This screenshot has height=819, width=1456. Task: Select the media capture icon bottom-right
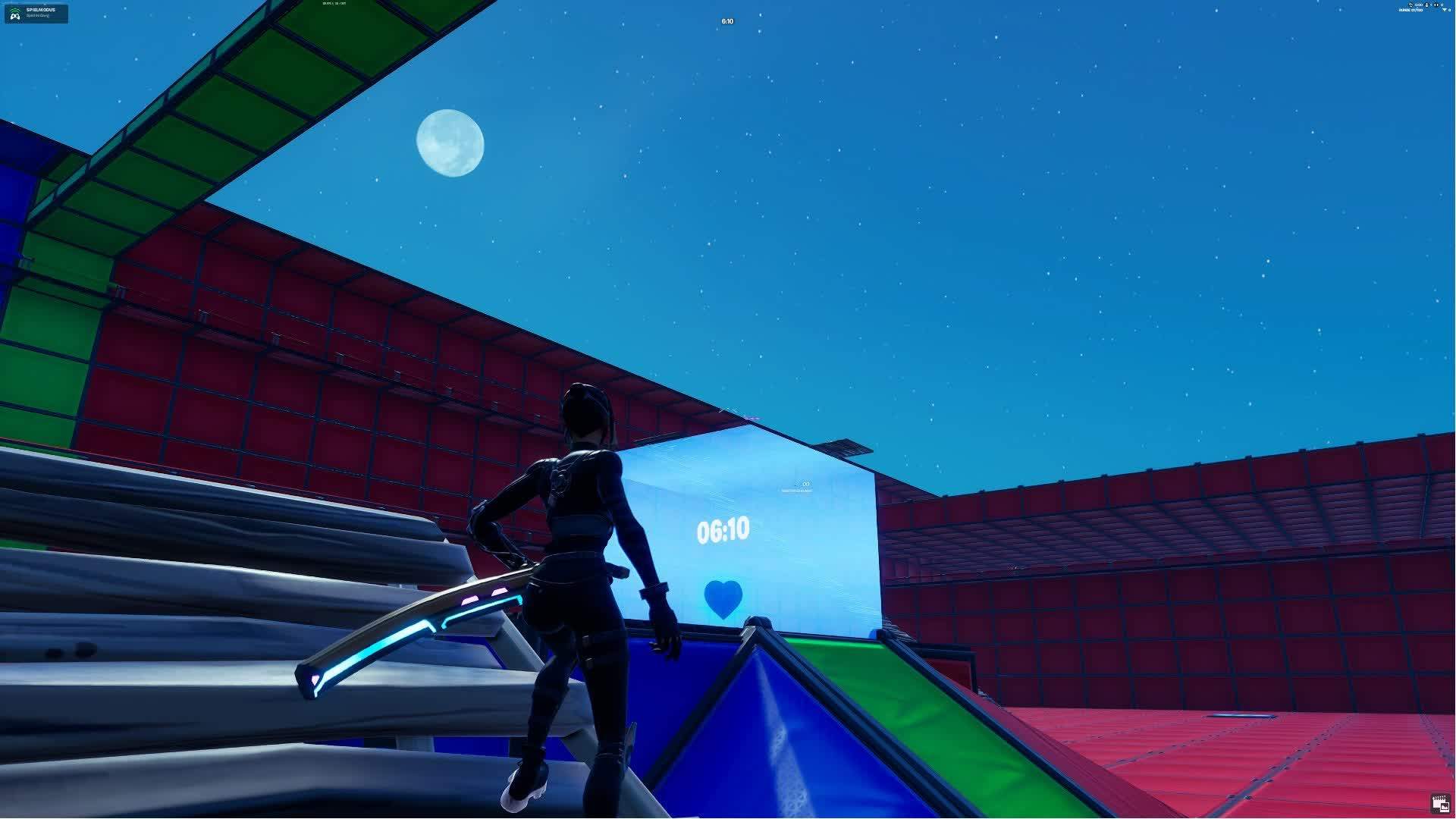coord(1442,803)
